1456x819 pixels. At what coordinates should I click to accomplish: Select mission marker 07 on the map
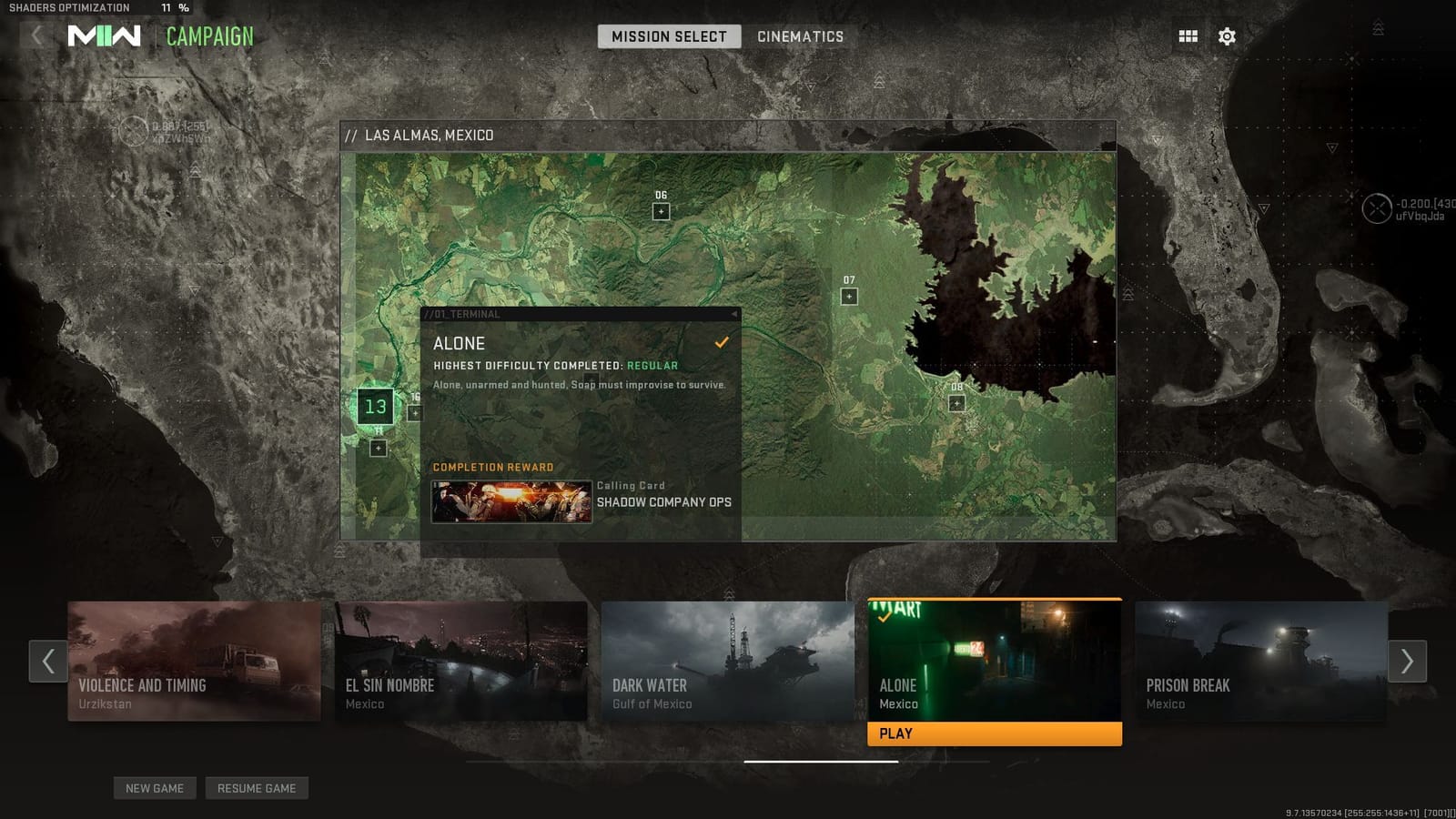[x=849, y=295]
